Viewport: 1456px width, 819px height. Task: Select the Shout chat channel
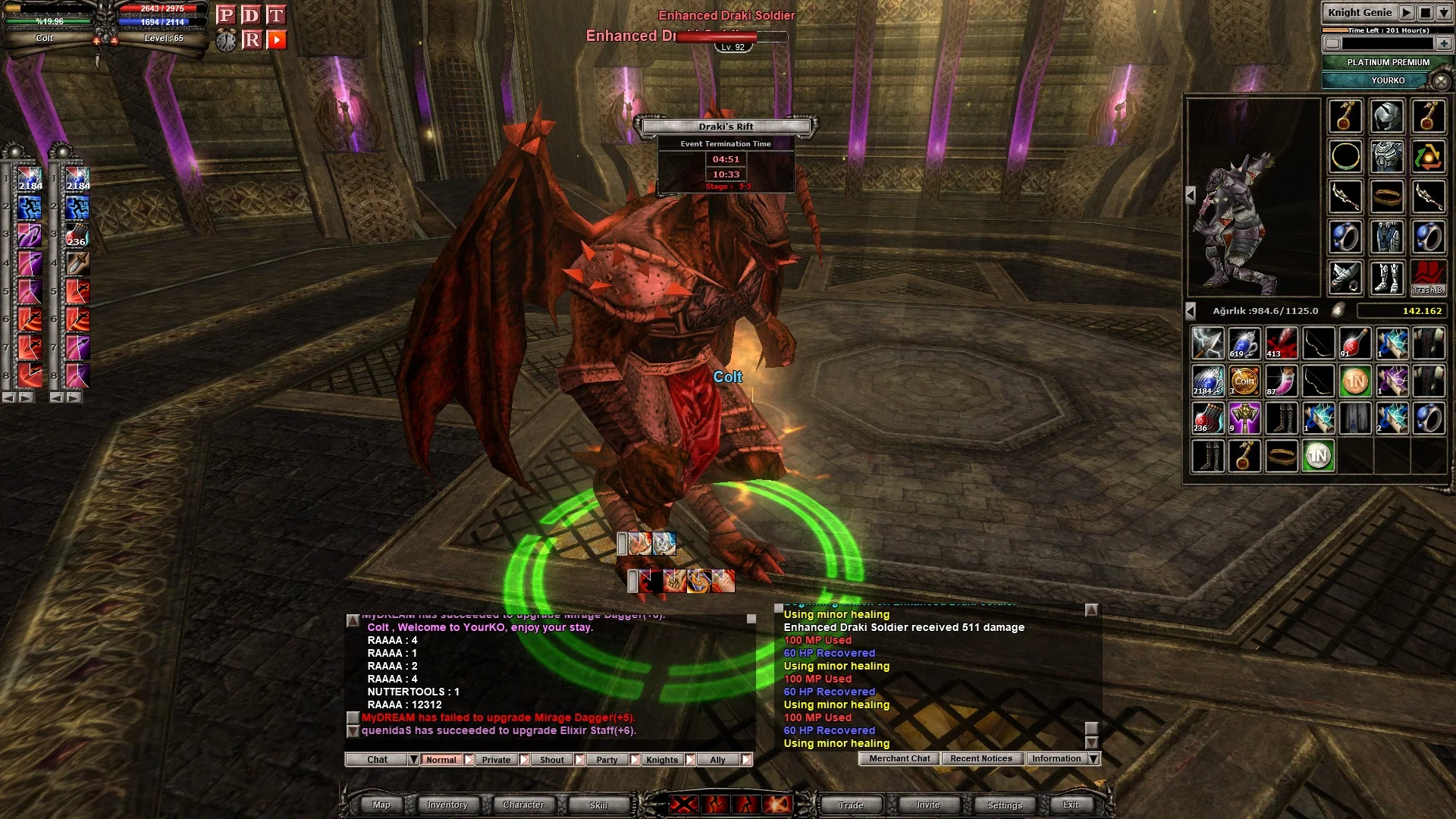click(x=552, y=760)
